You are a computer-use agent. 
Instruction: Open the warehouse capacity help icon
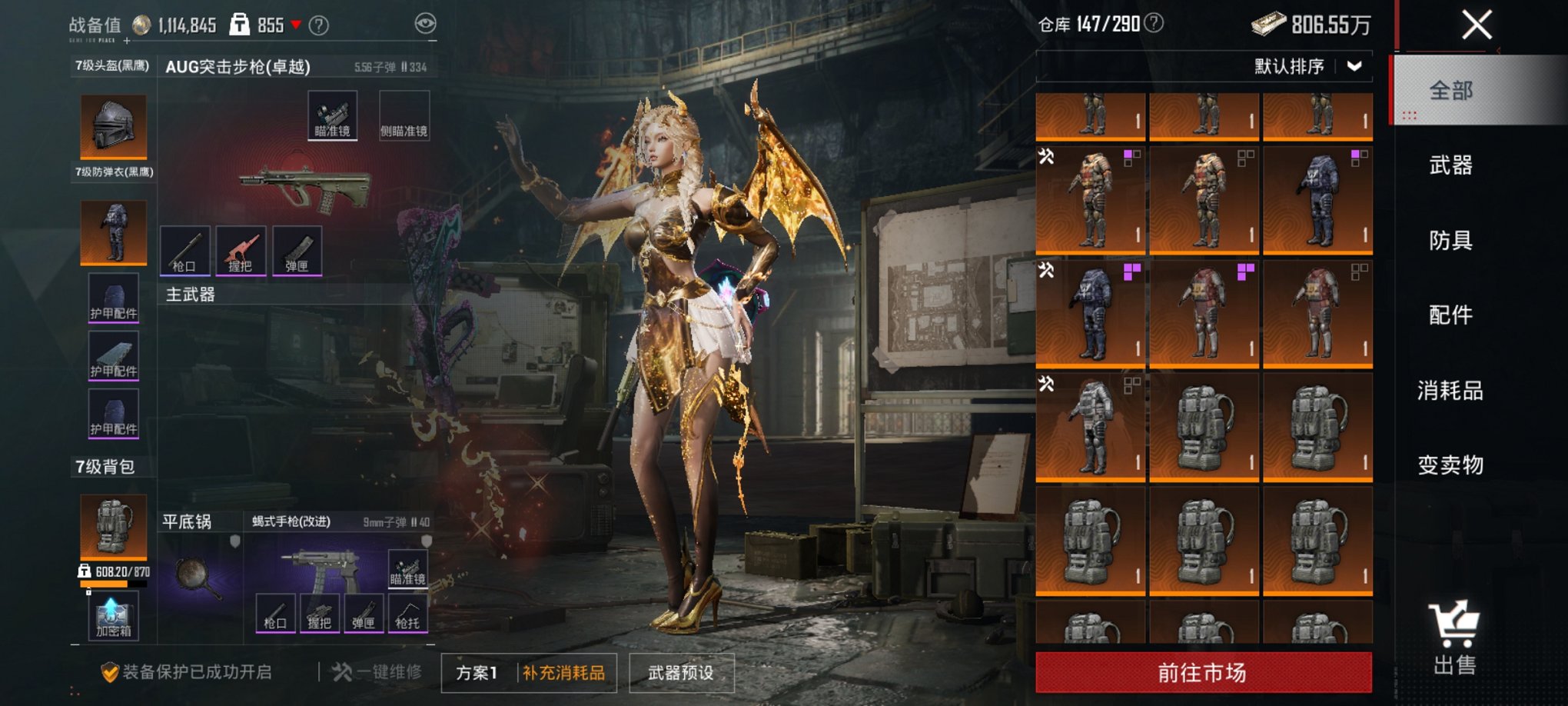[1154, 24]
